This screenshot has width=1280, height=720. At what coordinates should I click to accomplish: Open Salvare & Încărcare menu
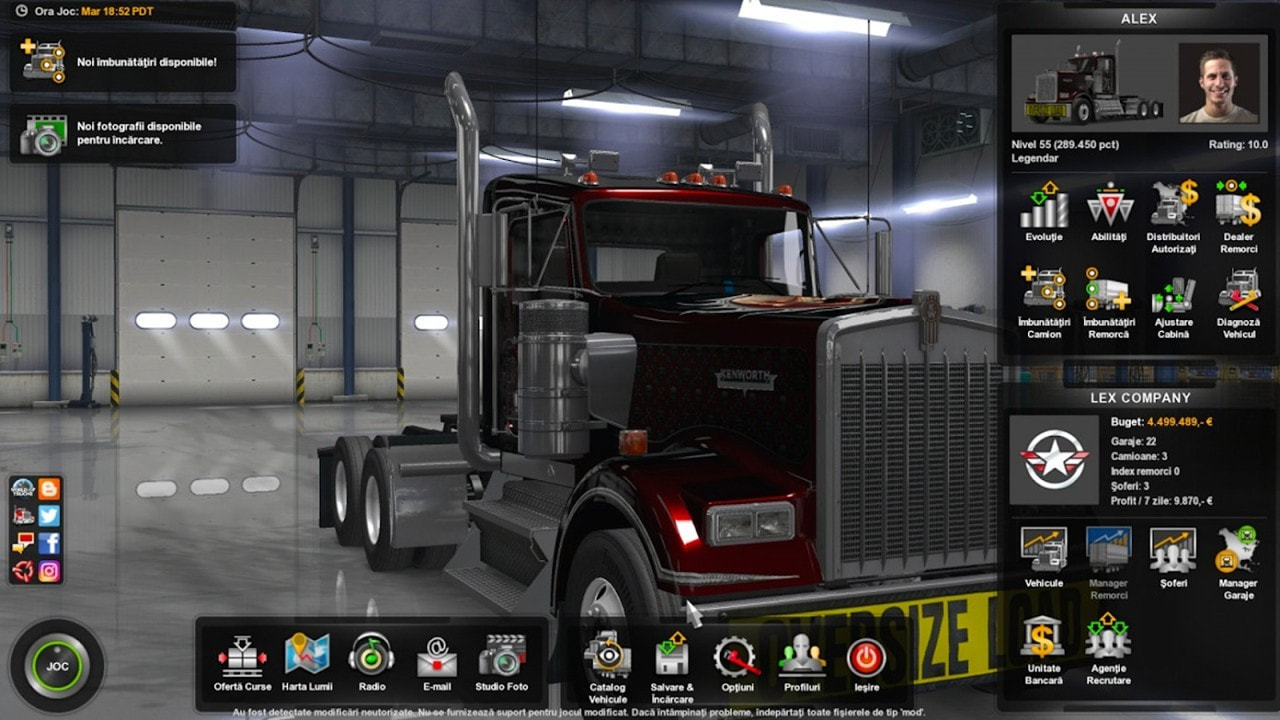click(672, 658)
